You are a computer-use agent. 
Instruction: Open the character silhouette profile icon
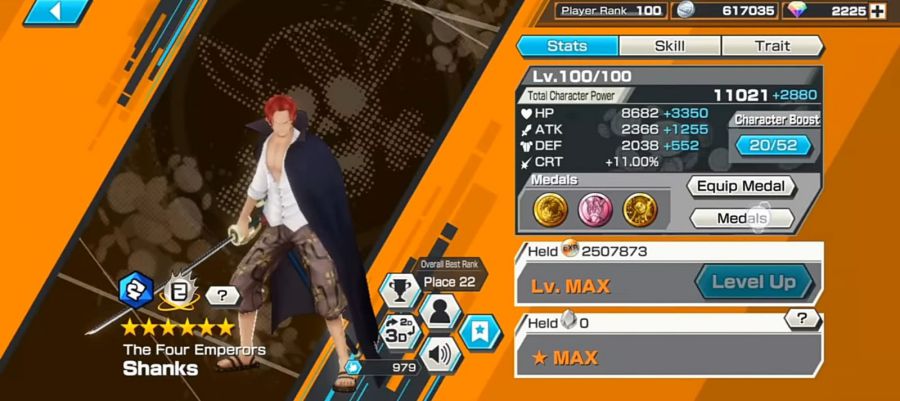click(438, 313)
